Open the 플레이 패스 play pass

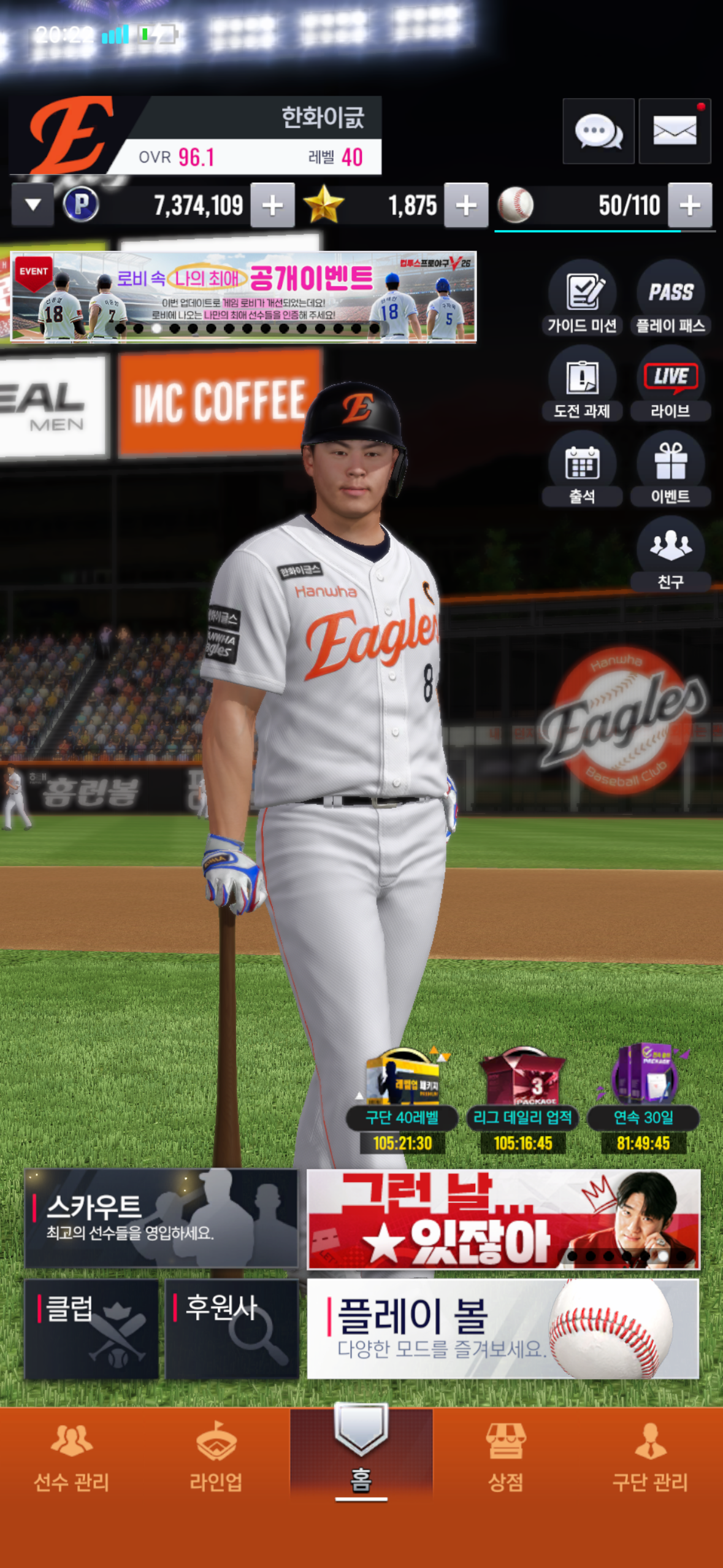tap(670, 298)
